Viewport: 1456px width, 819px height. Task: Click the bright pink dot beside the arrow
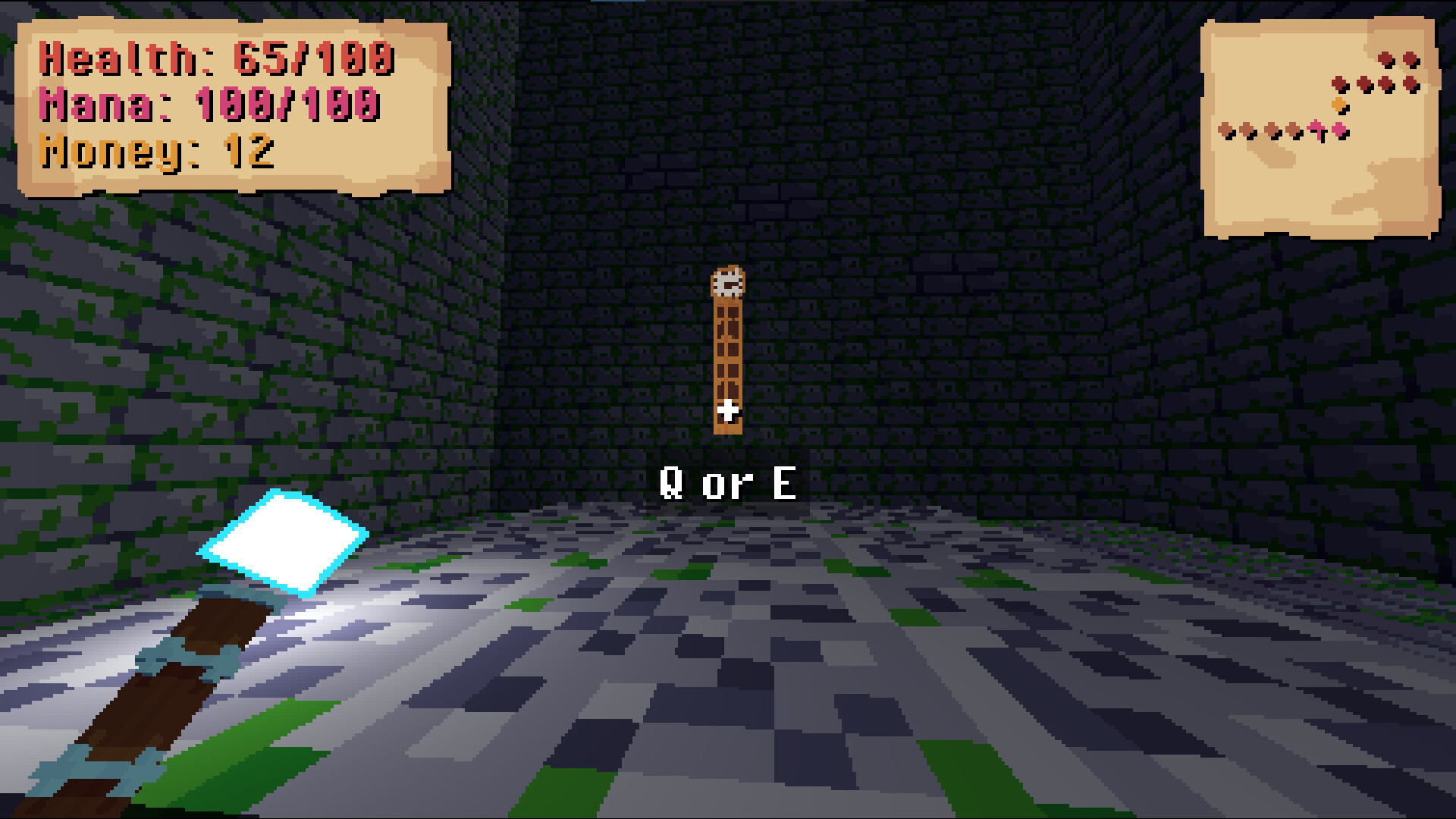click(1339, 130)
